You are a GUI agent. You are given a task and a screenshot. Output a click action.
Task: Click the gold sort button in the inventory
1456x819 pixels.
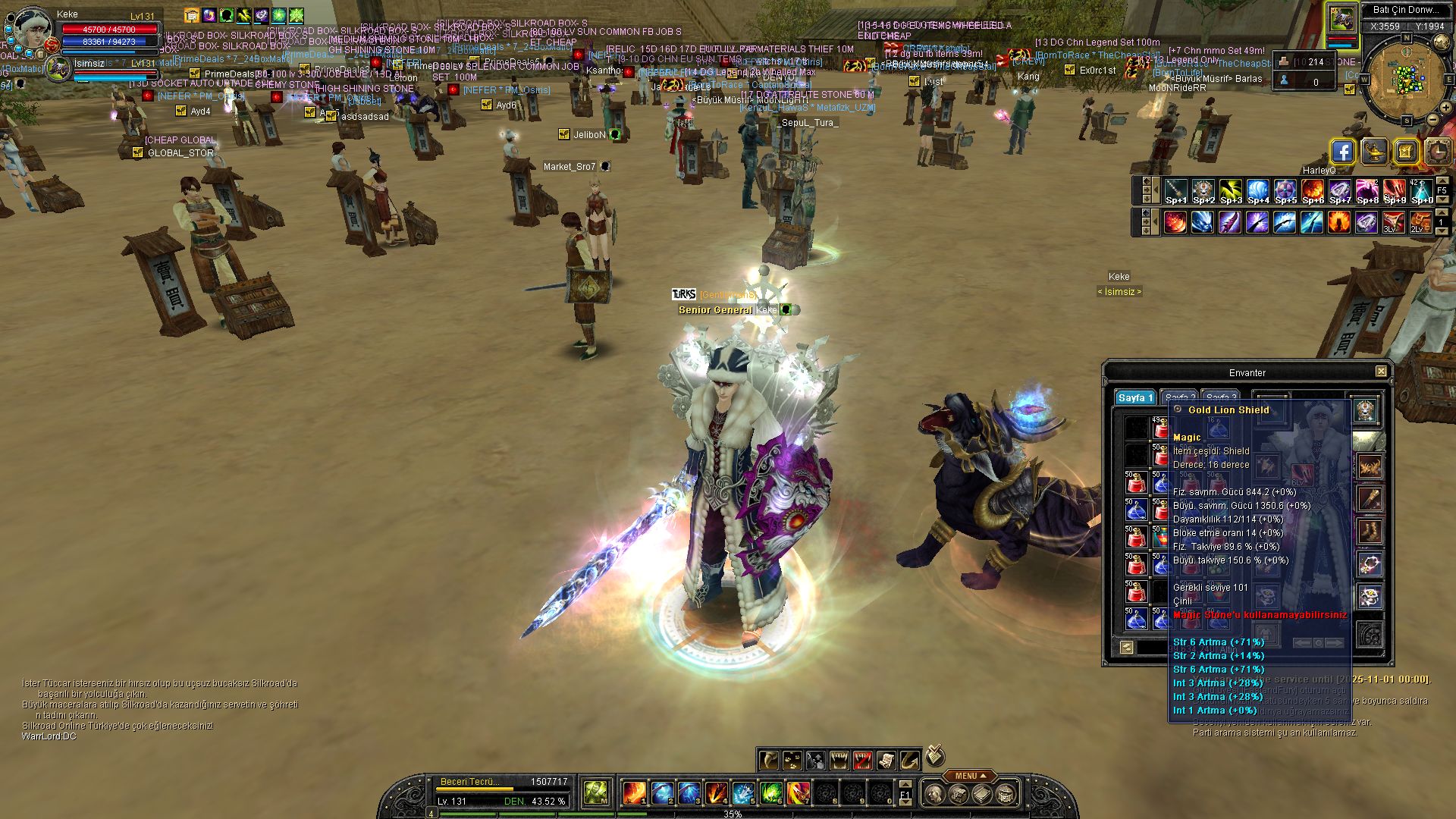point(1126,647)
